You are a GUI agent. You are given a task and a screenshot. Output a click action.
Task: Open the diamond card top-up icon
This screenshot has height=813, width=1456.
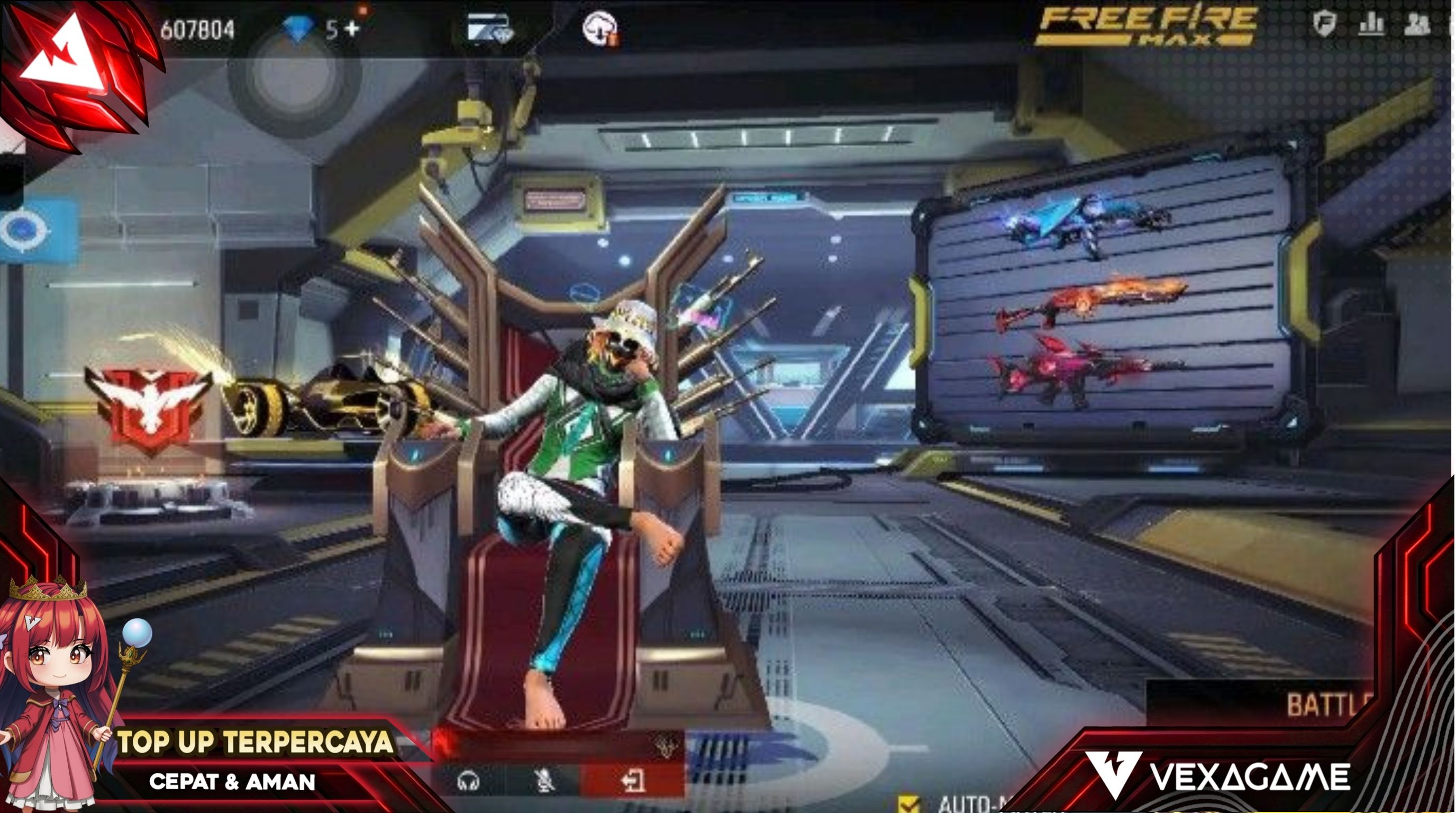click(489, 28)
